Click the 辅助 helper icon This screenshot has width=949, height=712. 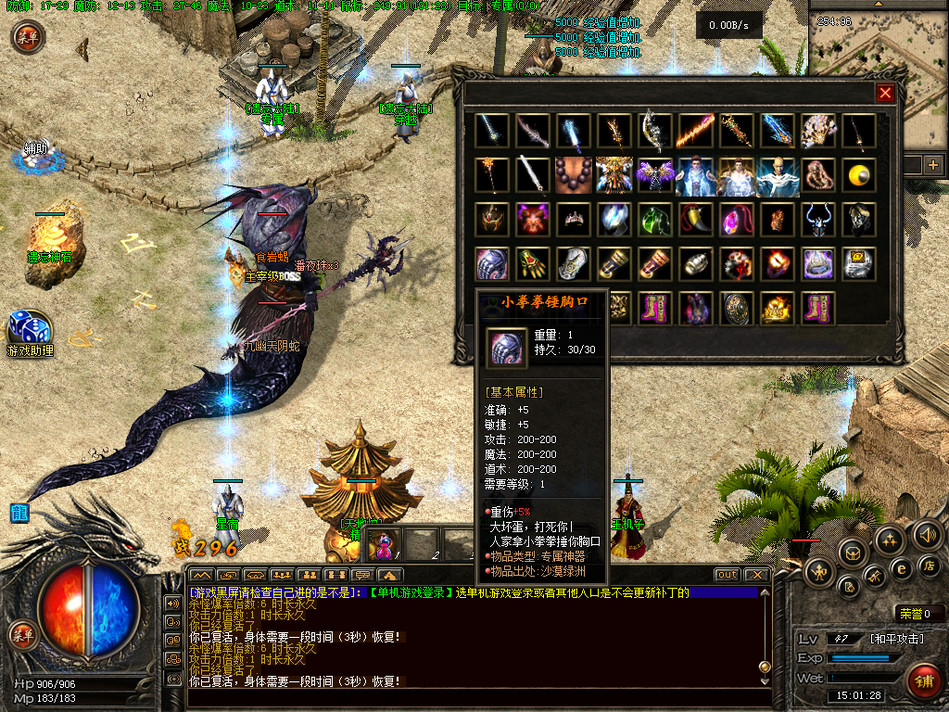point(37,152)
